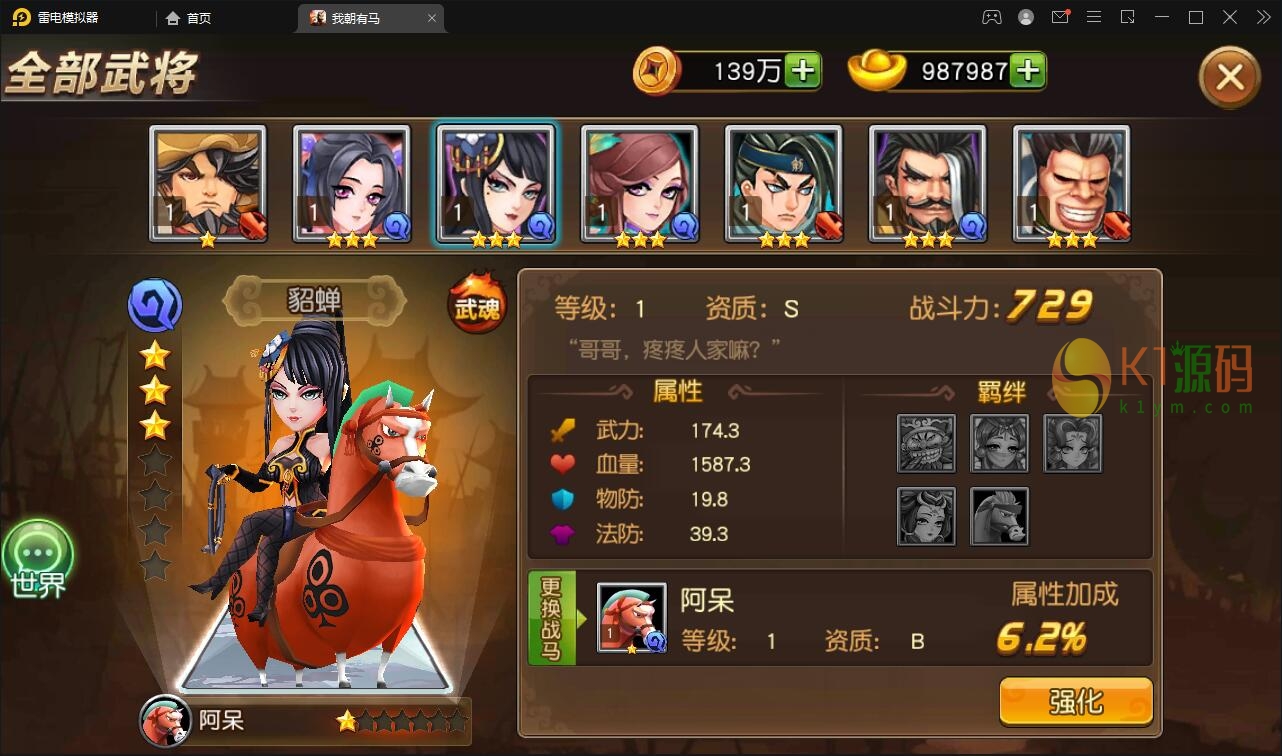View the horse bond icon in 羁绊
The image size is (1282, 756).
pos(999,516)
